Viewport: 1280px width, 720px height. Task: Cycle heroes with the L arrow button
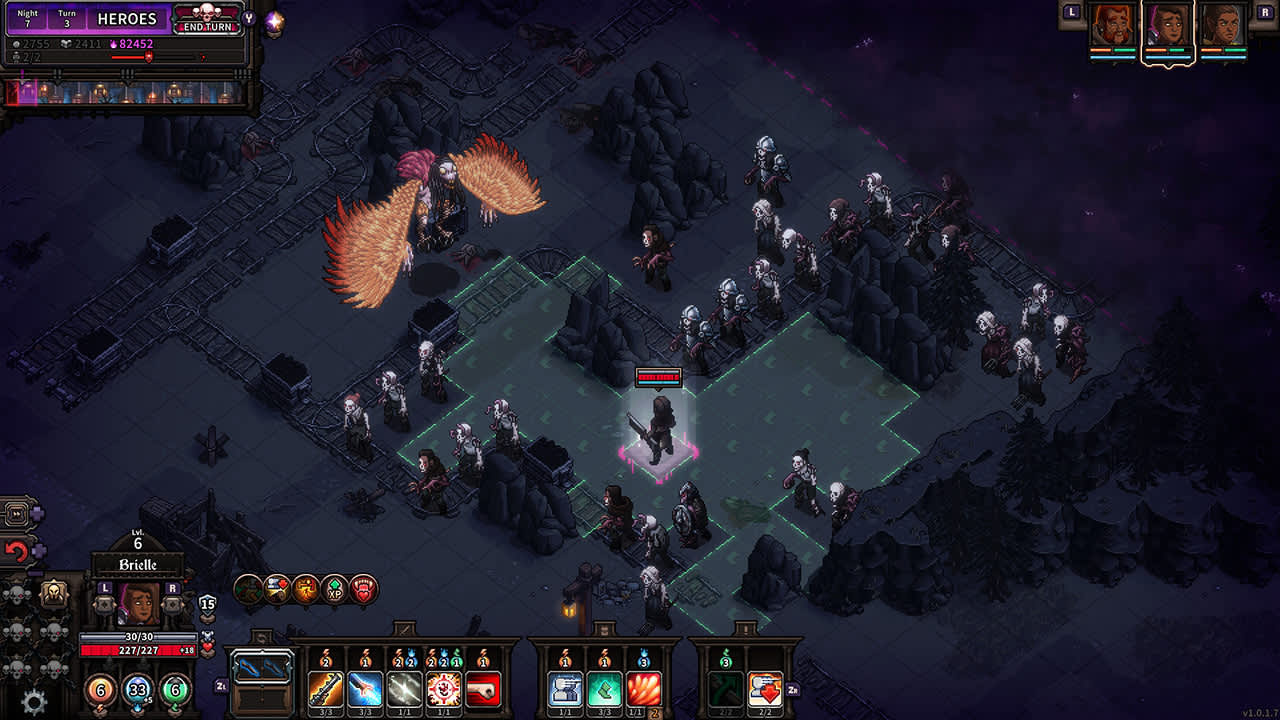pyautogui.click(x=105, y=589)
